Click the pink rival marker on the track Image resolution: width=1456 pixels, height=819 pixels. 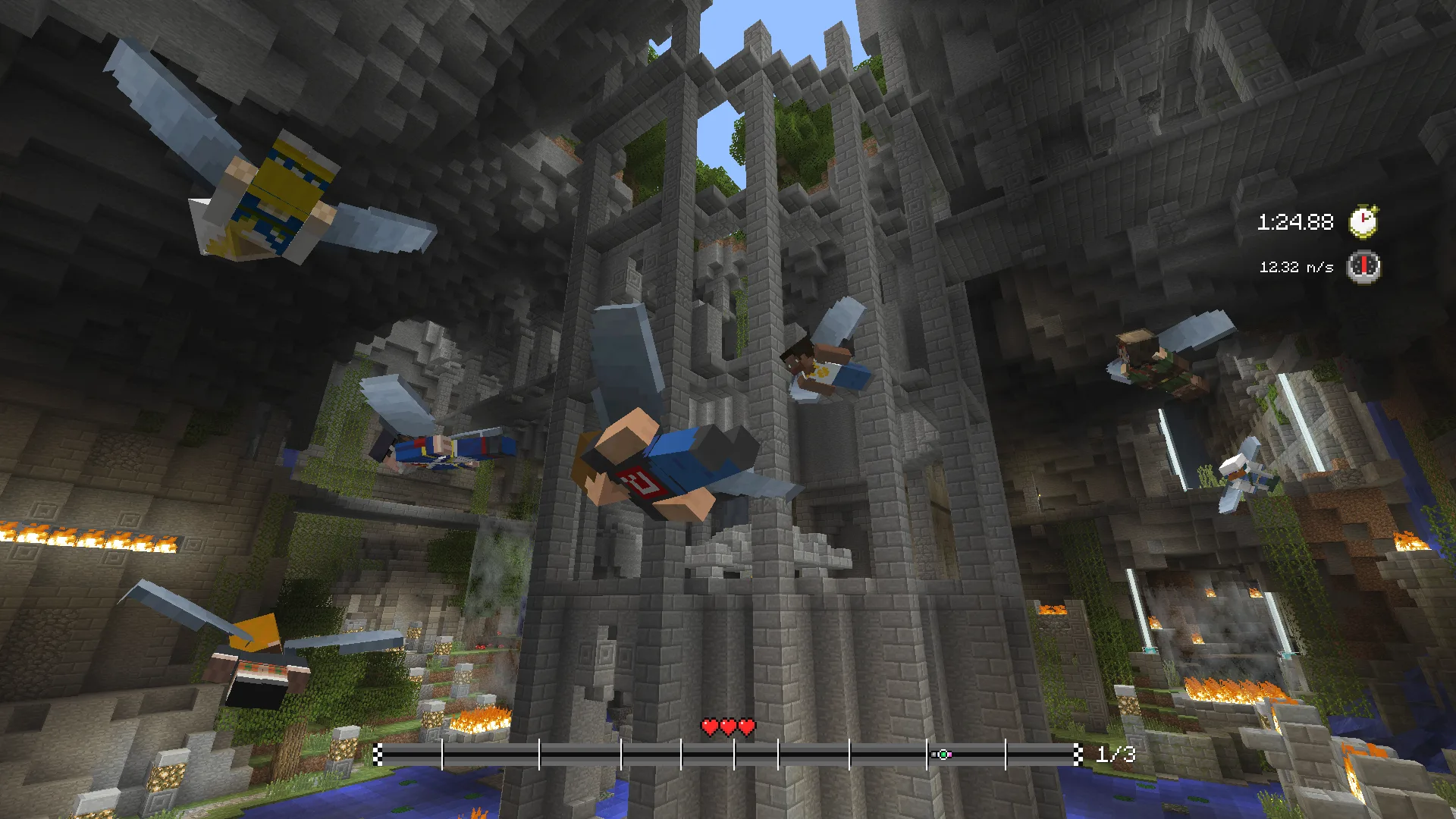click(950, 755)
